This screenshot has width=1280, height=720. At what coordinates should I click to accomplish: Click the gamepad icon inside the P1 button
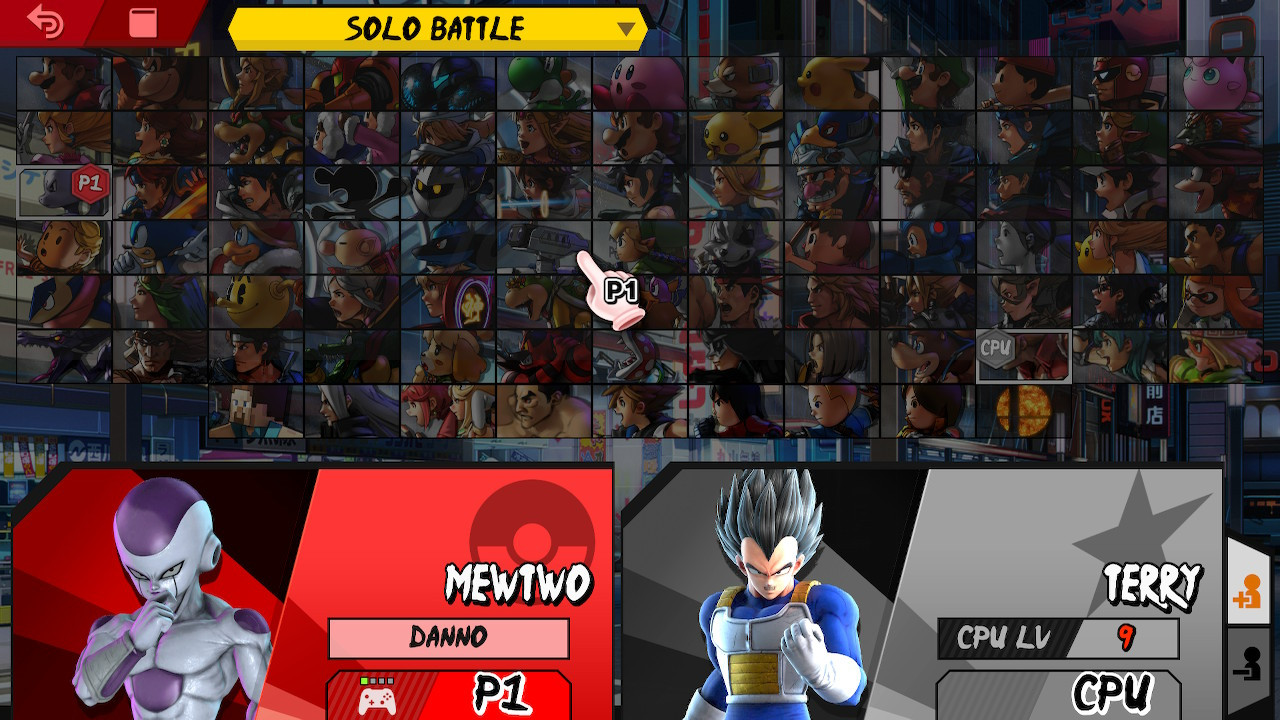[376, 698]
